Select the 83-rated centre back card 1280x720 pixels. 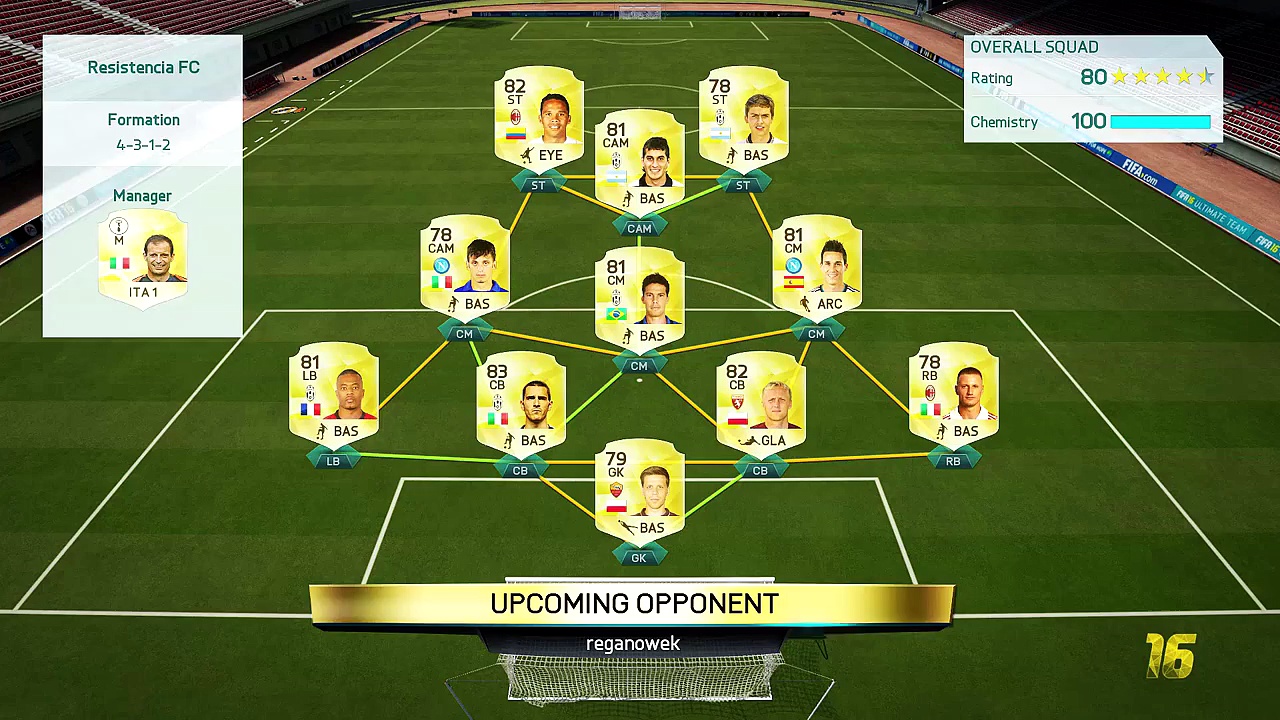pyautogui.click(x=521, y=404)
